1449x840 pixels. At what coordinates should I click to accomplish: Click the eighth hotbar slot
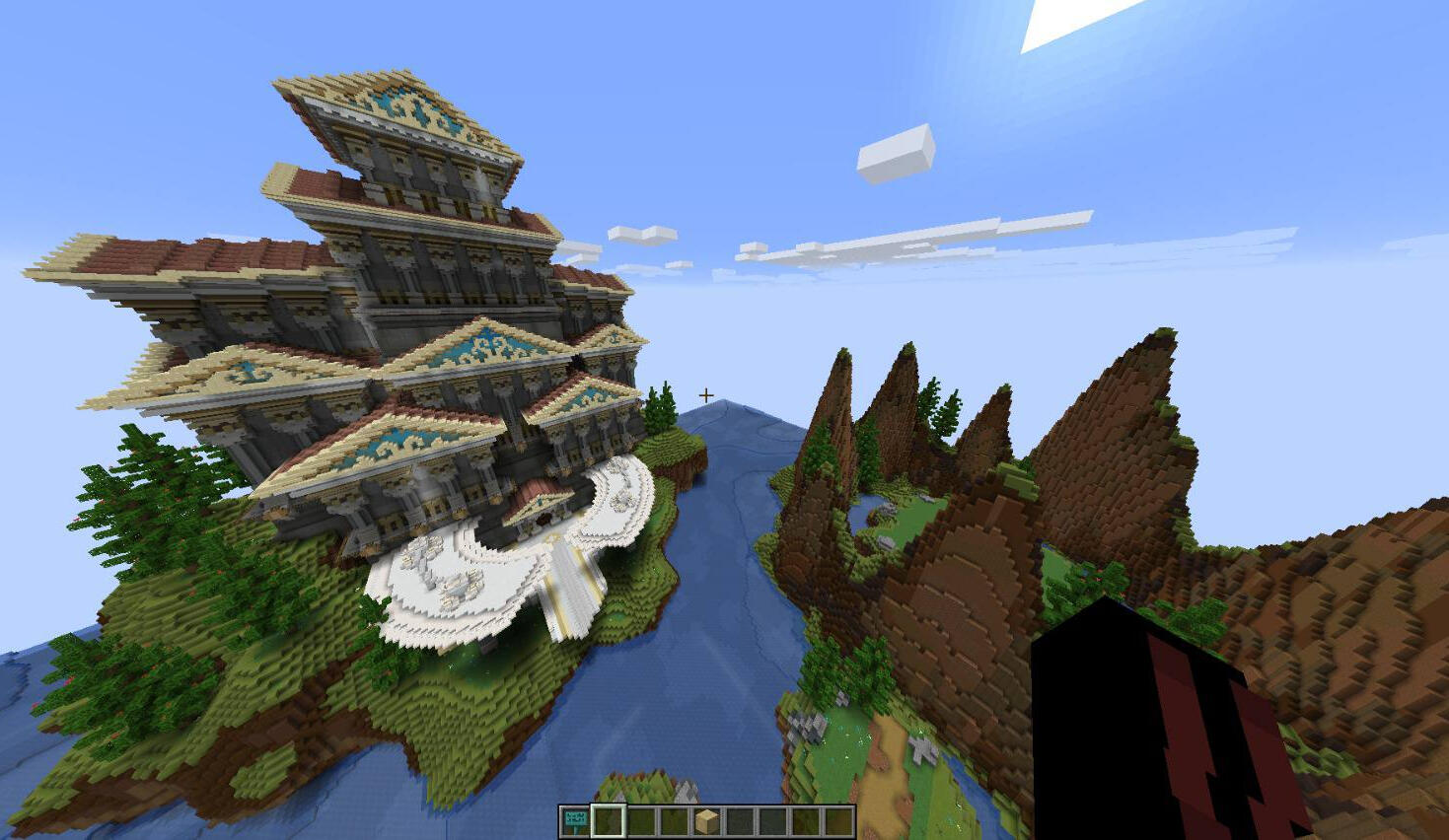pos(807,818)
